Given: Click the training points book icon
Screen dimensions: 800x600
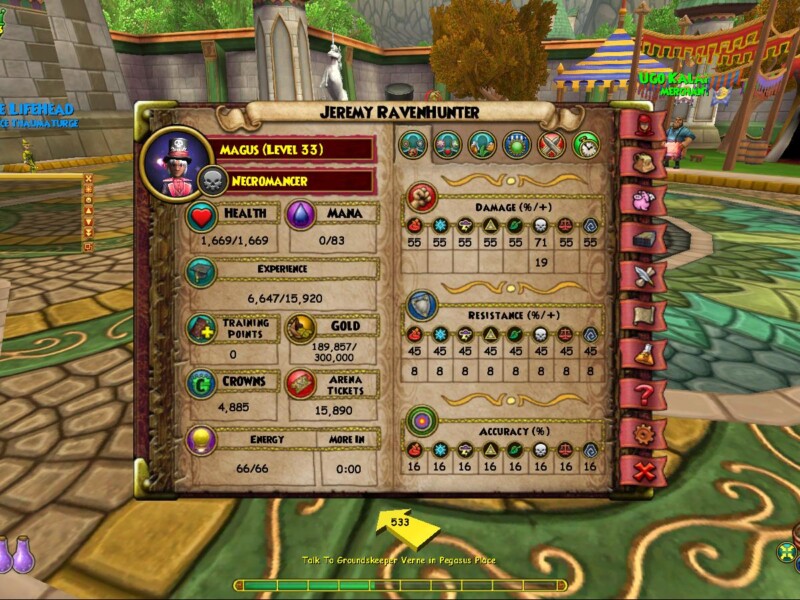Looking at the screenshot, I should click(202, 329).
